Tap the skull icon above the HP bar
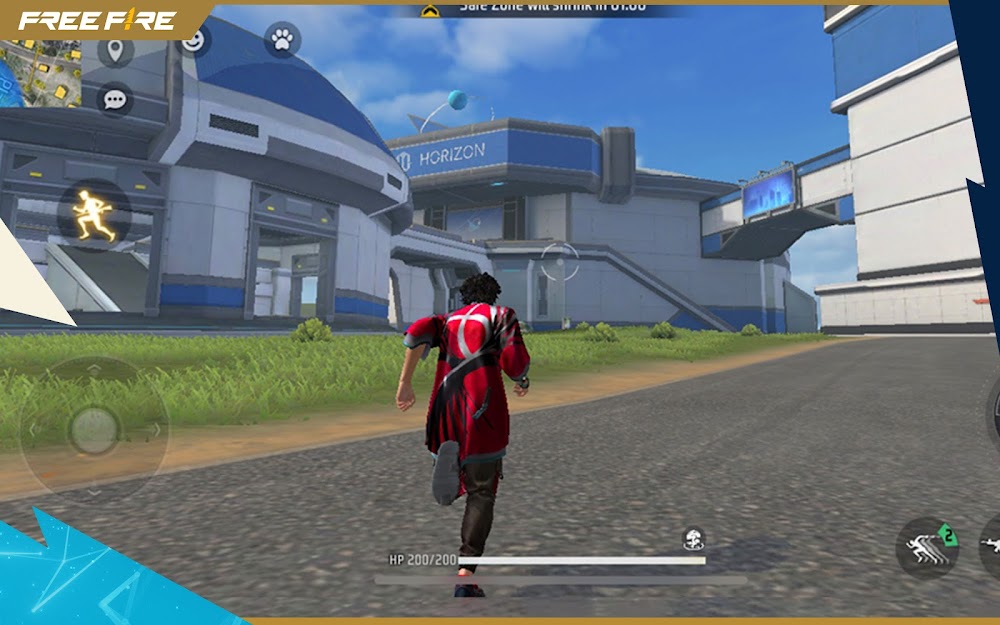Viewport: 1000px width, 625px height. 693,539
